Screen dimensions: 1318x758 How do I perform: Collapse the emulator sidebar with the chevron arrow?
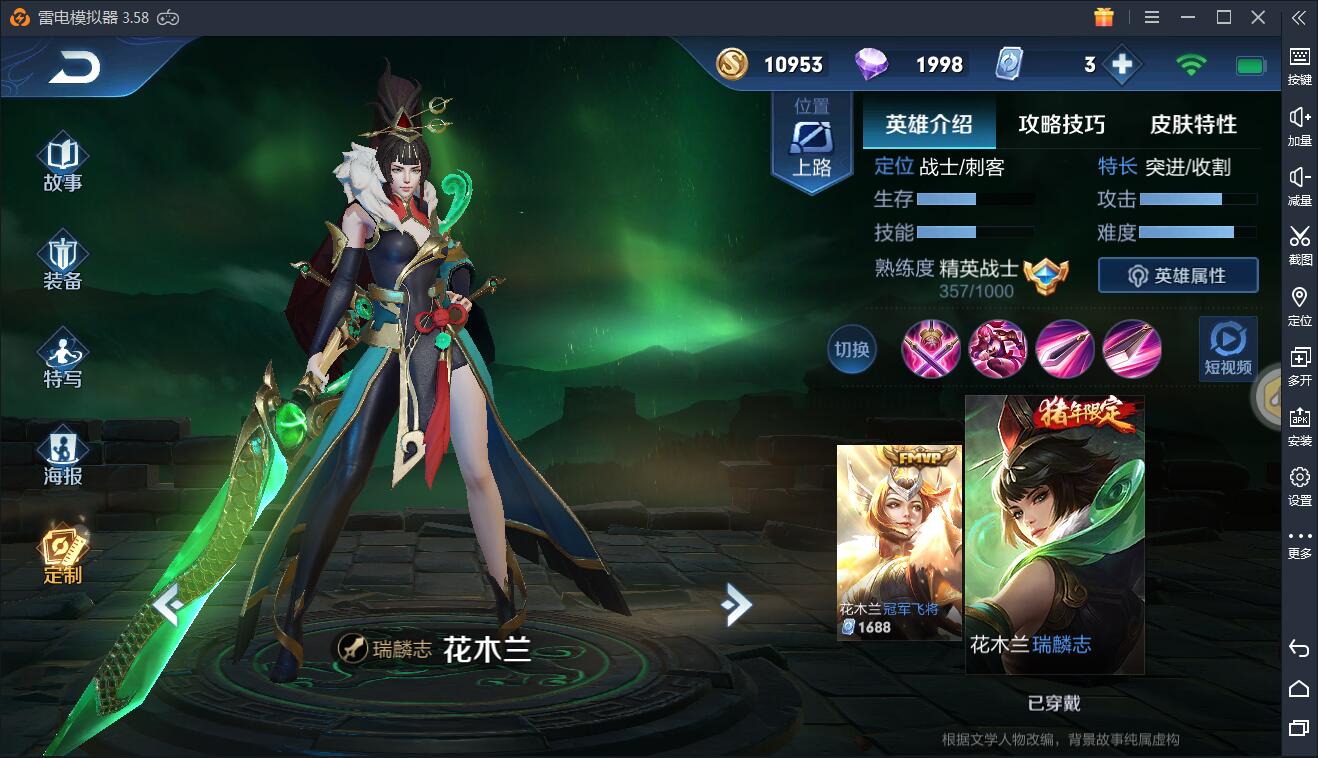[x=1299, y=17]
